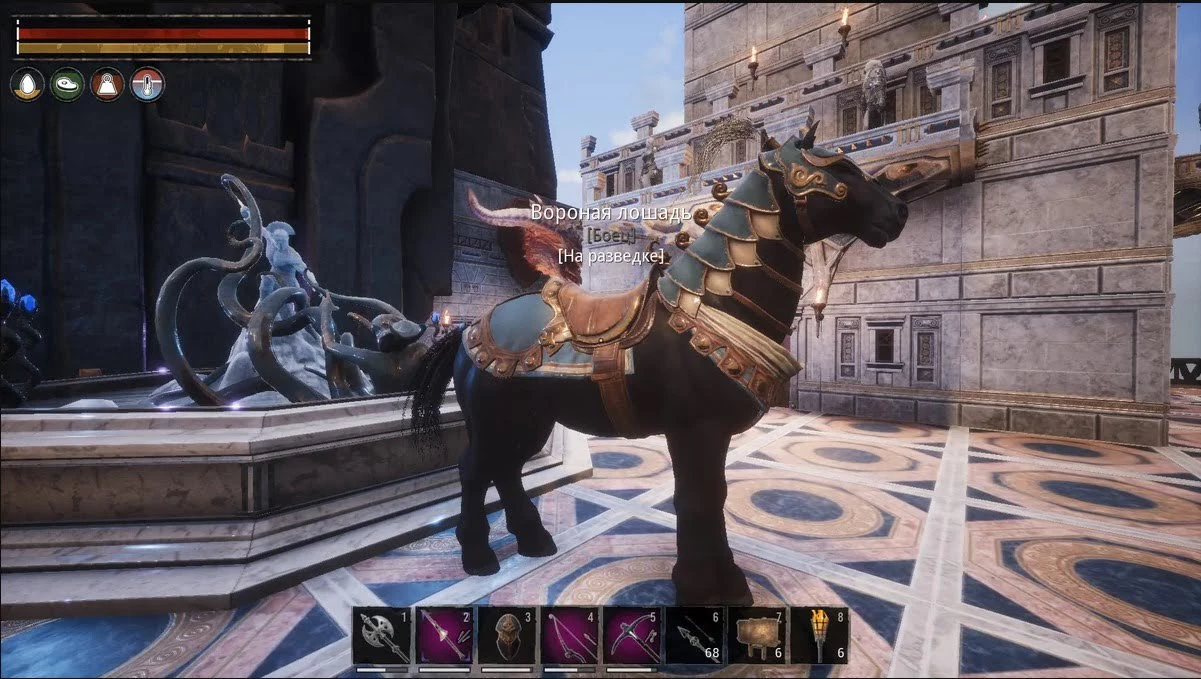Screen dimensions: 1201x679
Task: Select the signboard item in slot 7
Action: click(756, 636)
